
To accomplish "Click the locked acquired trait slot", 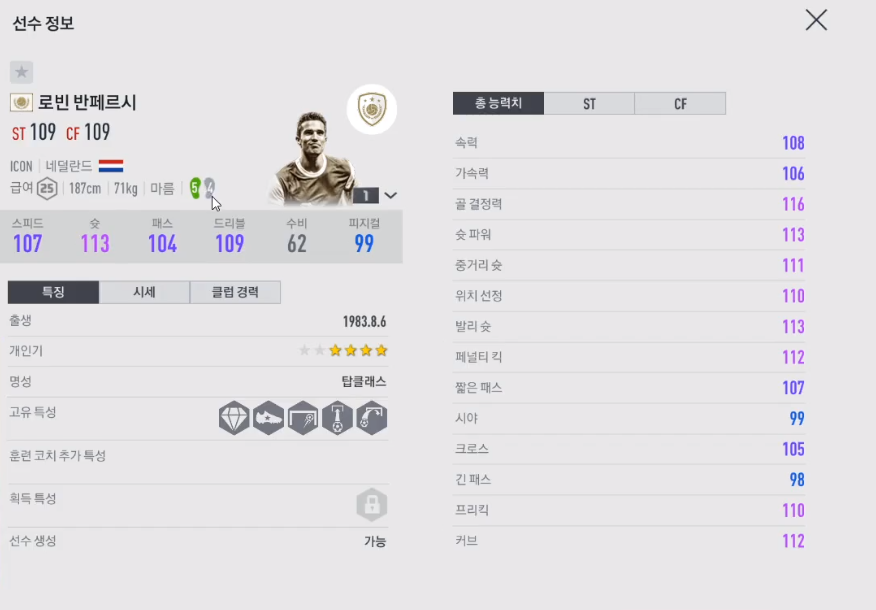I will pos(371,504).
